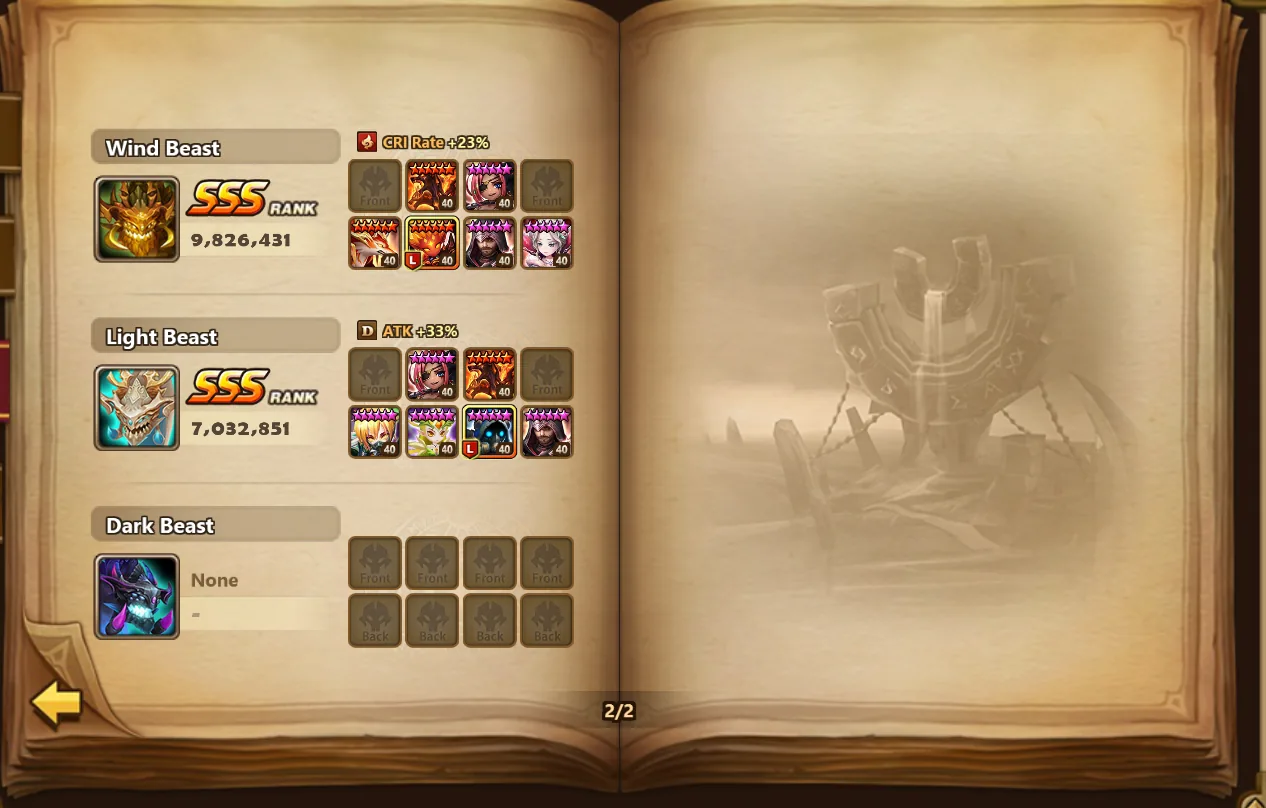The height and width of the screenshot is (808, 1266).
Task: Select the Light Beast portrait
Action: [137, 407]
